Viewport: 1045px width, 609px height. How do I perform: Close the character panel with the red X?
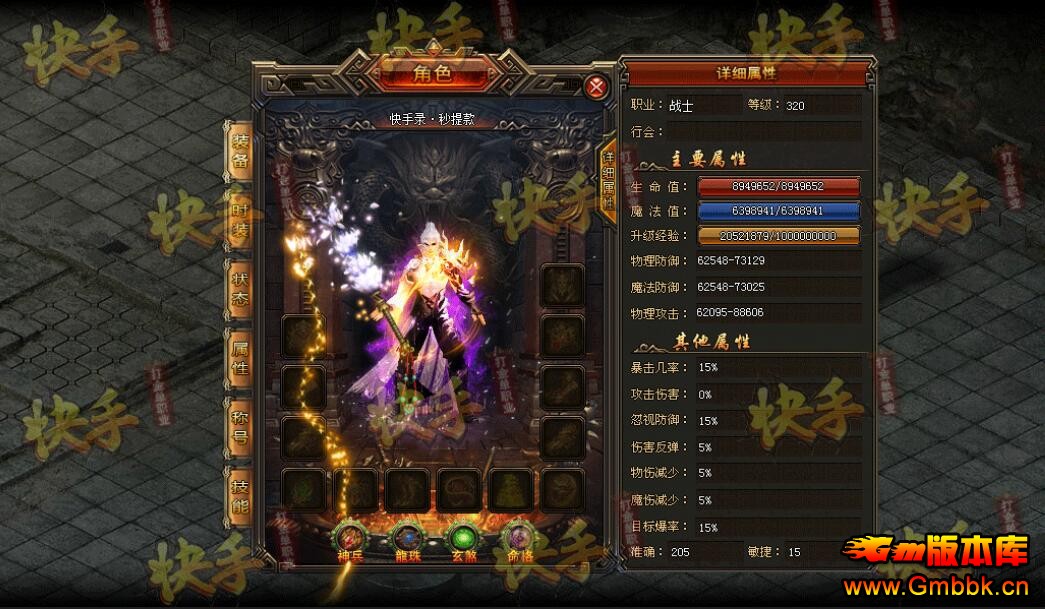[x=596, y=87]
